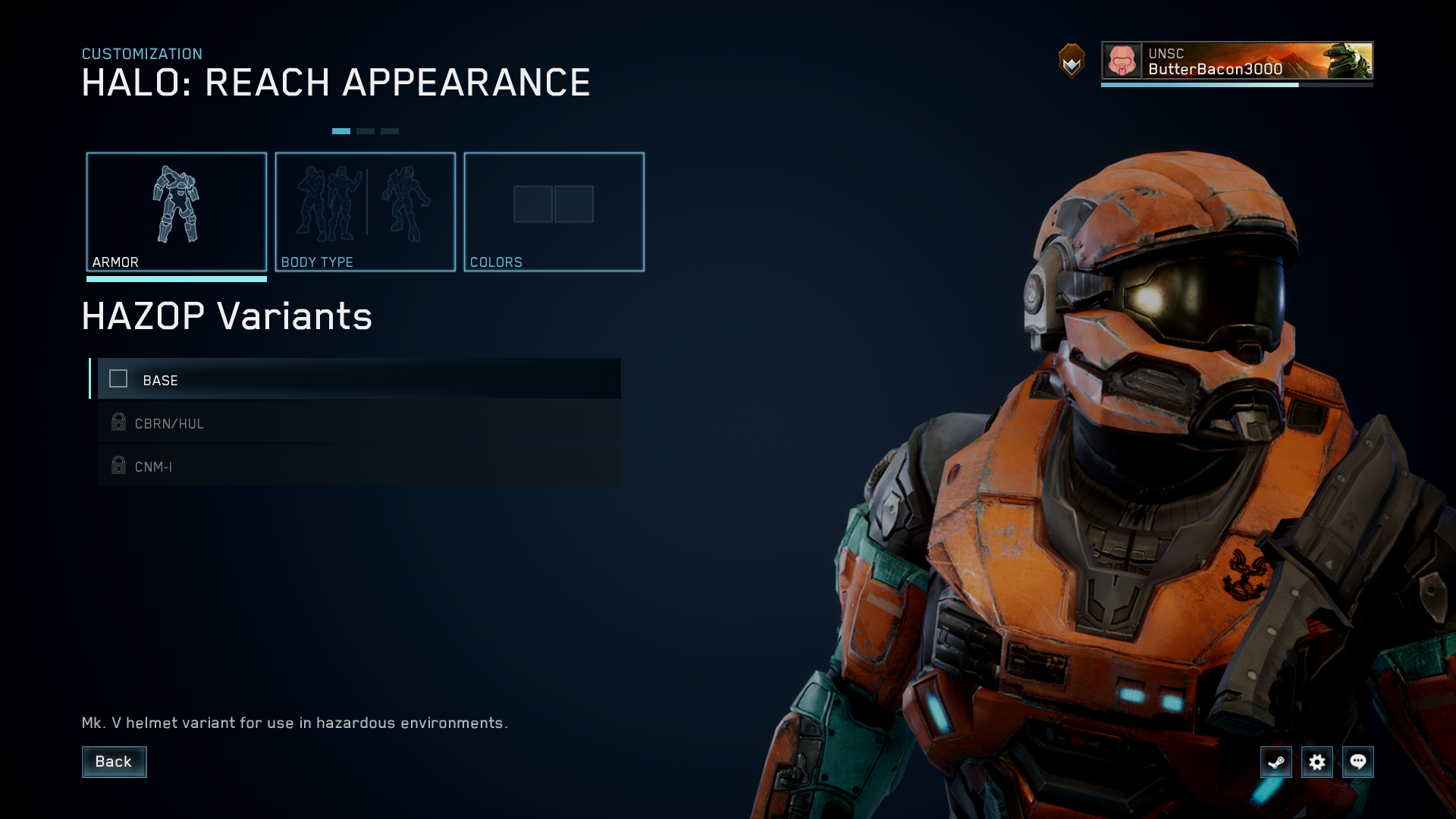
Task: Open the settings gear icon
Action: point(1318,762)
